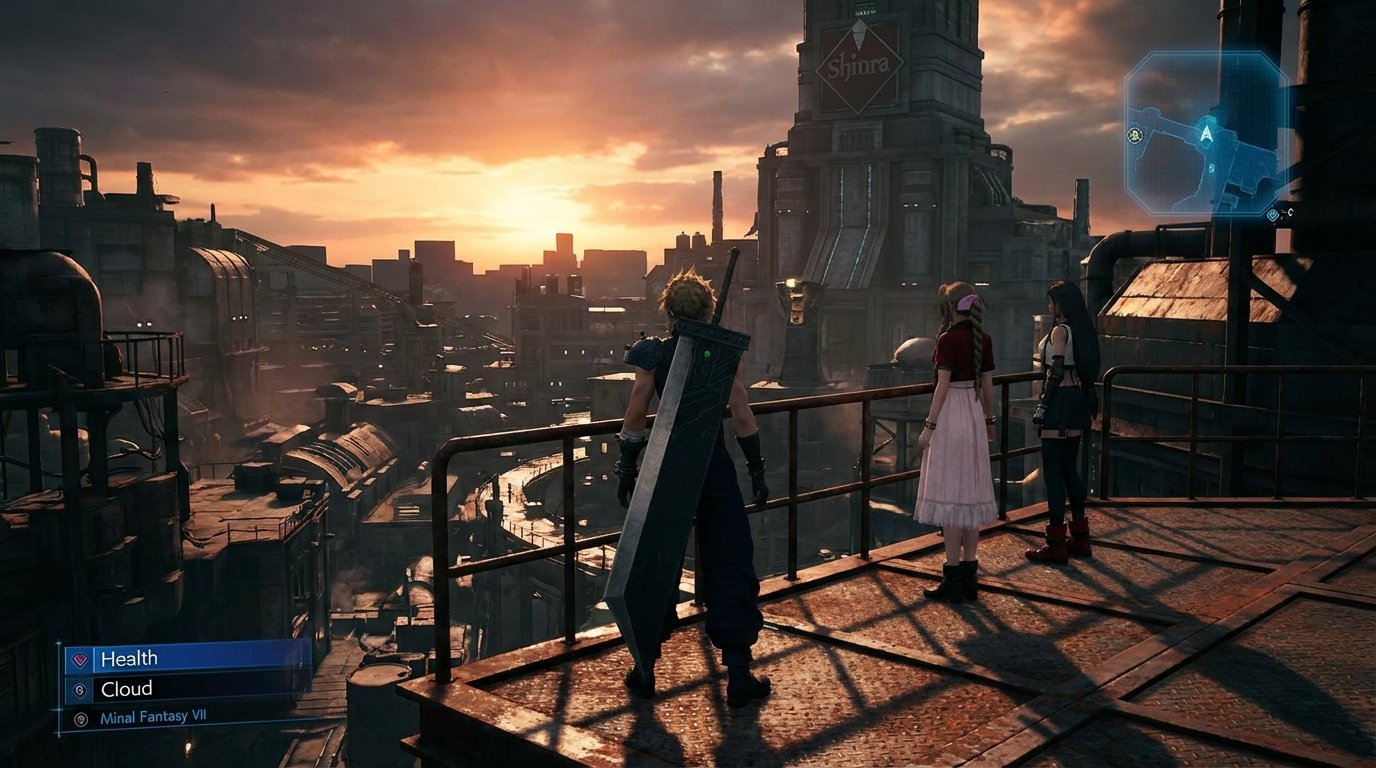Click the heart icon beside Health

[79, 658]
